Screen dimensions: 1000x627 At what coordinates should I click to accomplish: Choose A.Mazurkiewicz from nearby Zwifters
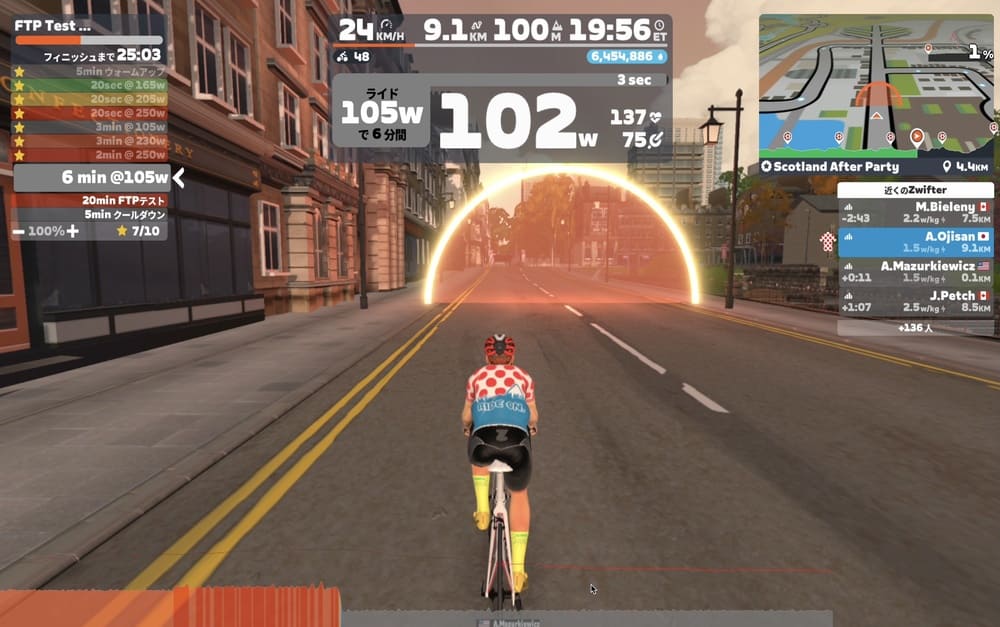916,271
